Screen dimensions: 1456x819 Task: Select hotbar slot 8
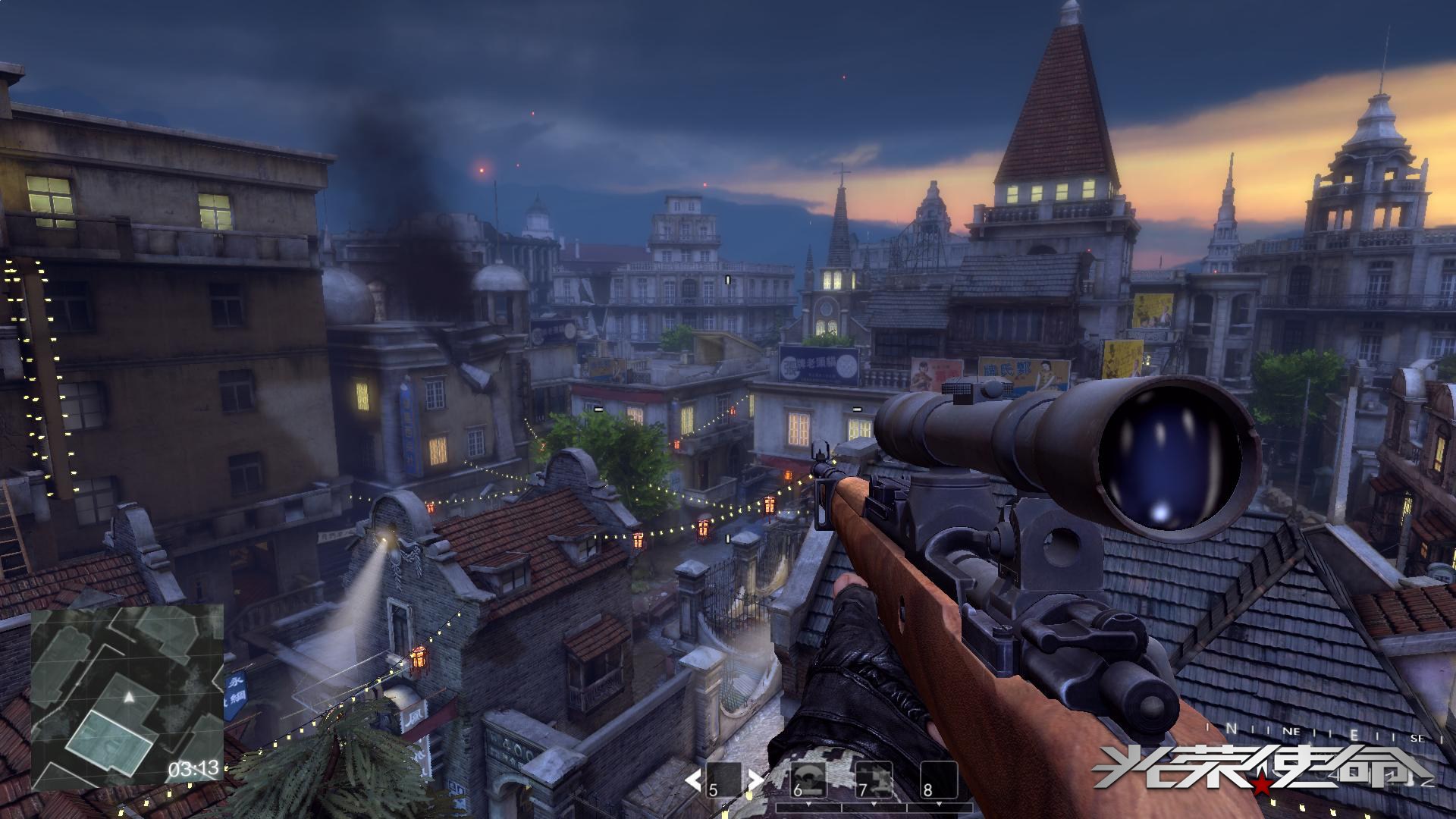938,779
